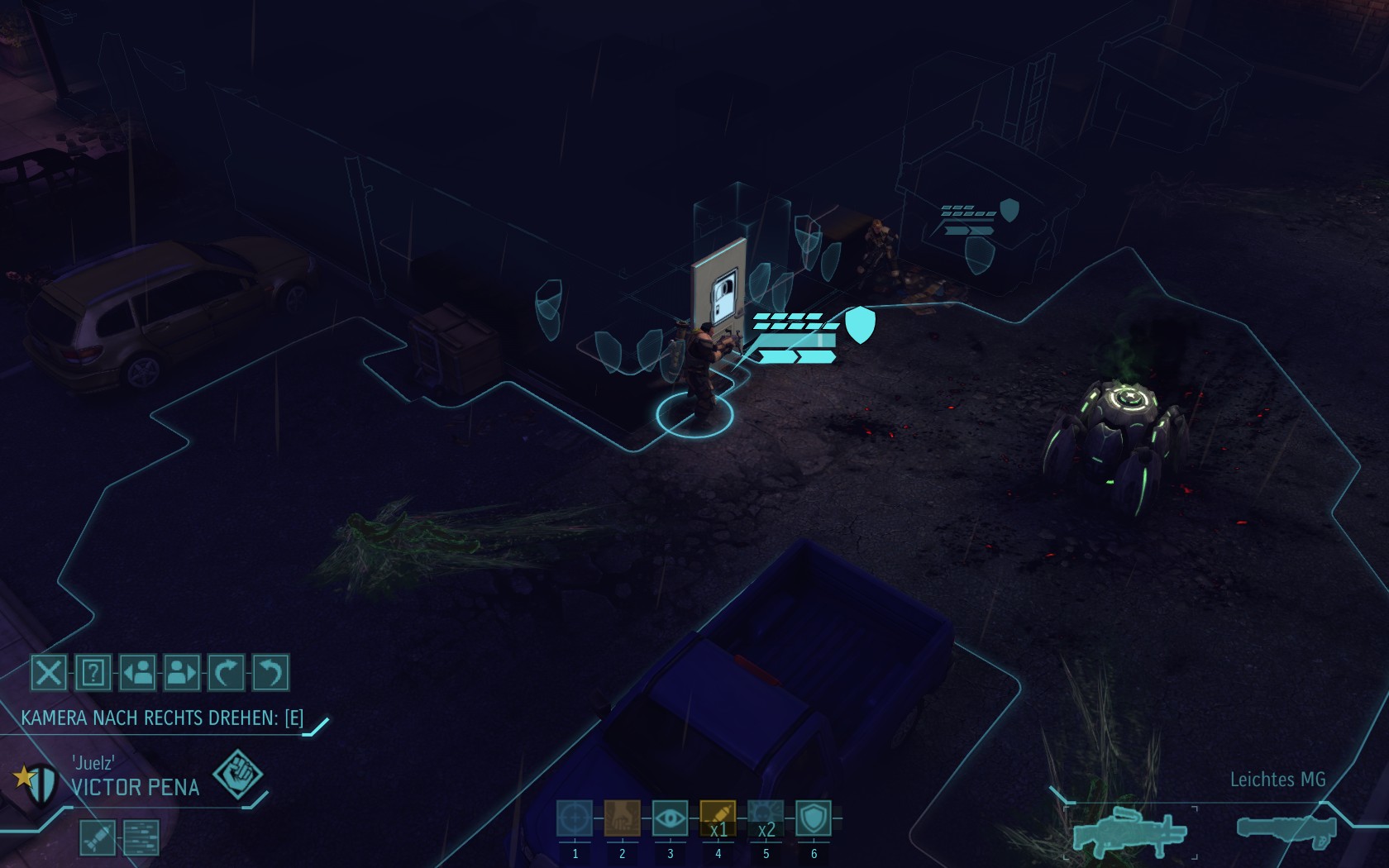Switch to the previous soldier
This screenshot has height=868, width=1389.
click(137, 673)
